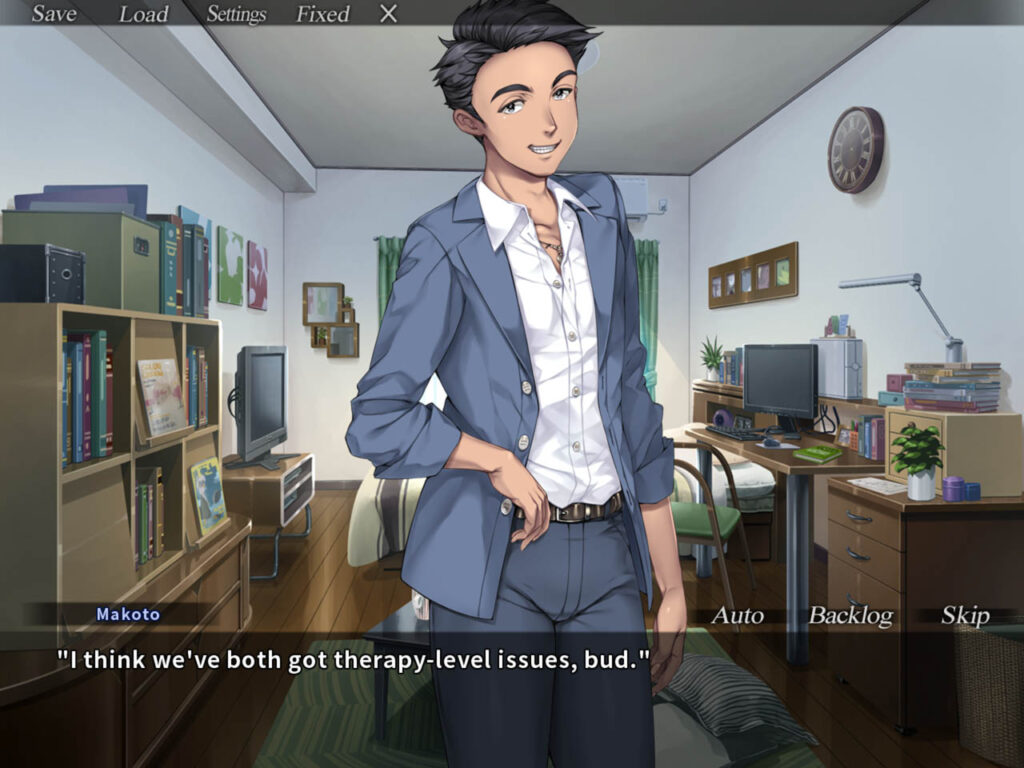Viewport: 1024px width, 768px height.
Task: Open the Load menu
Action: pyautogui.click(x=144, y=14)
